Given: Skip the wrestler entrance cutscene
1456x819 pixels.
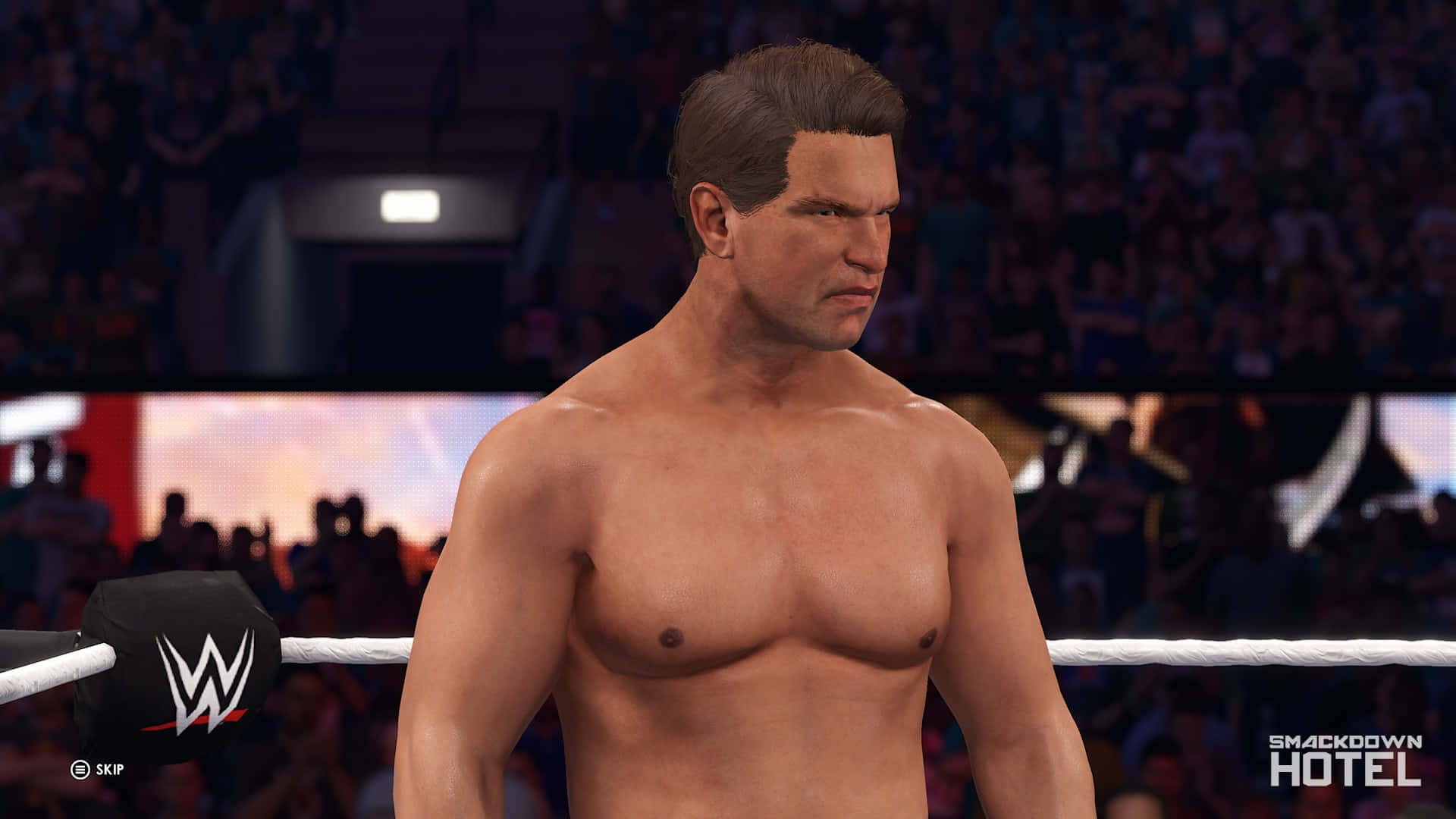Looking at the screenshot, I should coord(96,770).
